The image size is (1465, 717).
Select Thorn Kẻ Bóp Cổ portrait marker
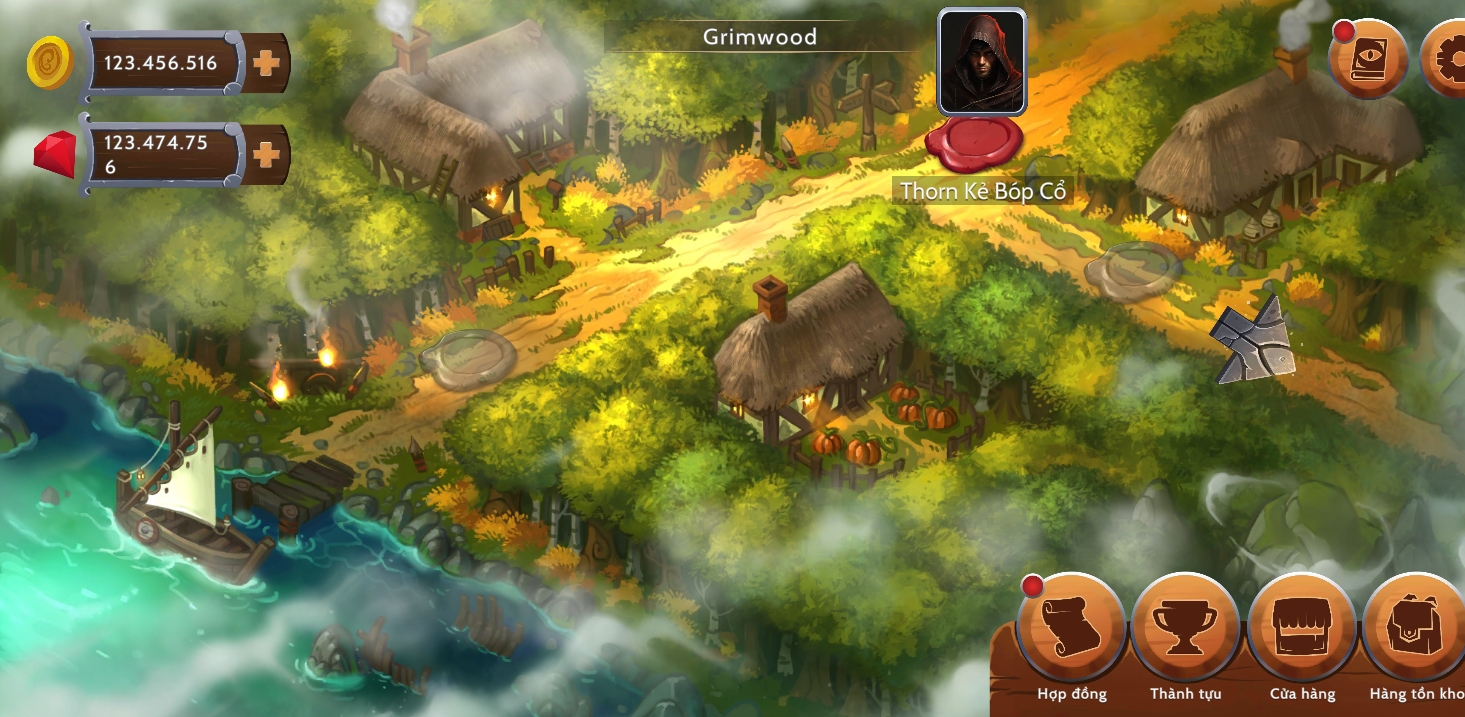981,62
